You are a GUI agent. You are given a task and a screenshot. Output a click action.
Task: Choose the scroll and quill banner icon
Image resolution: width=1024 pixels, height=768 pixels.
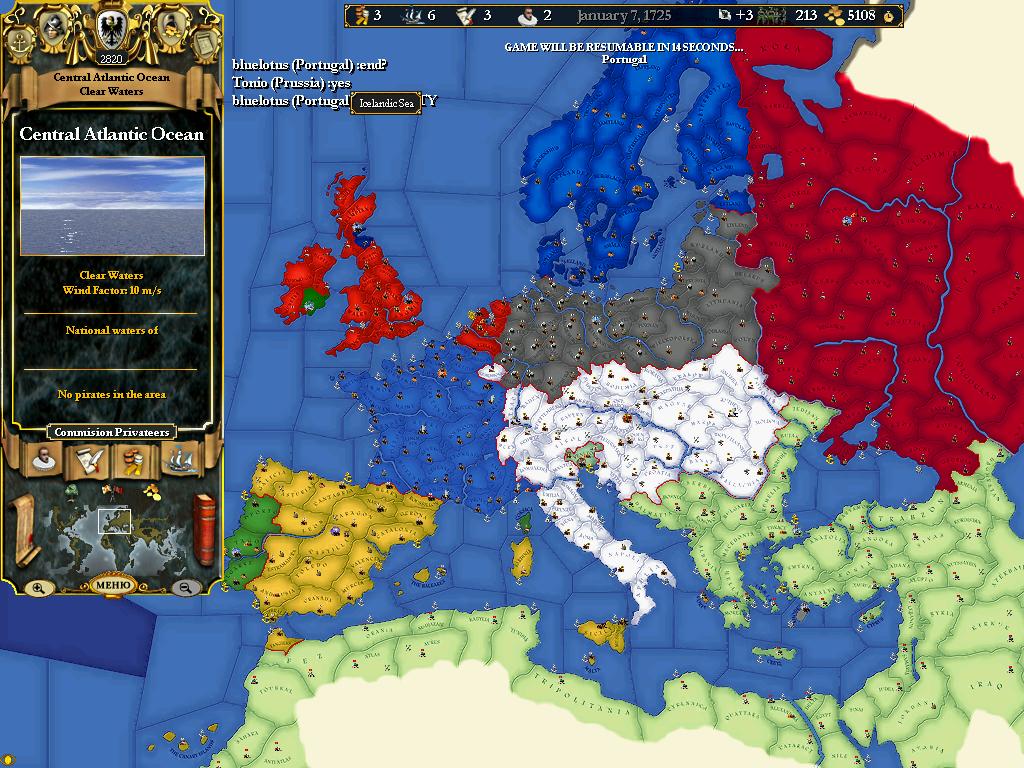click(87, 460)
